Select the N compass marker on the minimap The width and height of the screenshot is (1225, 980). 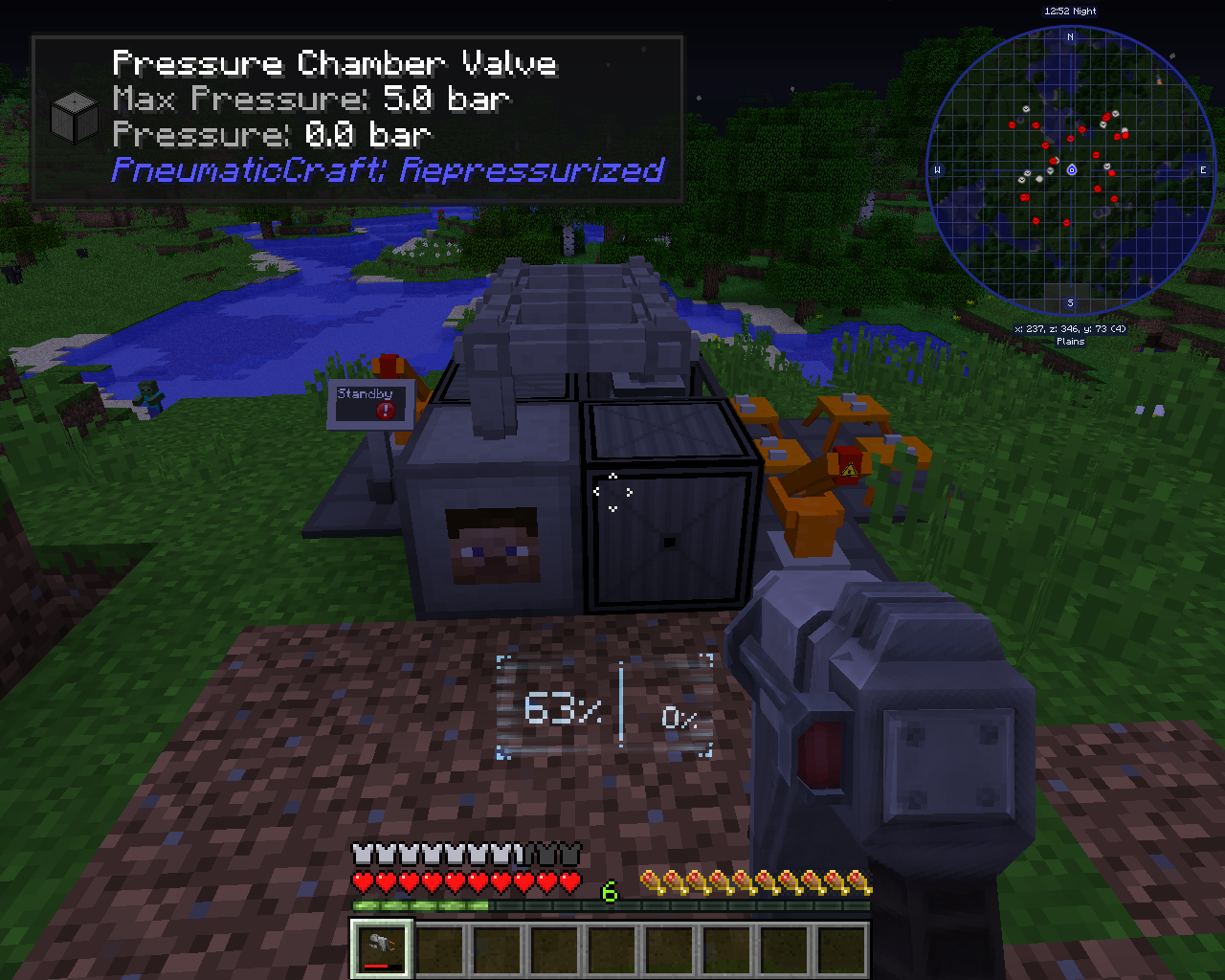pyautogui.click(x=1070, y=34)
